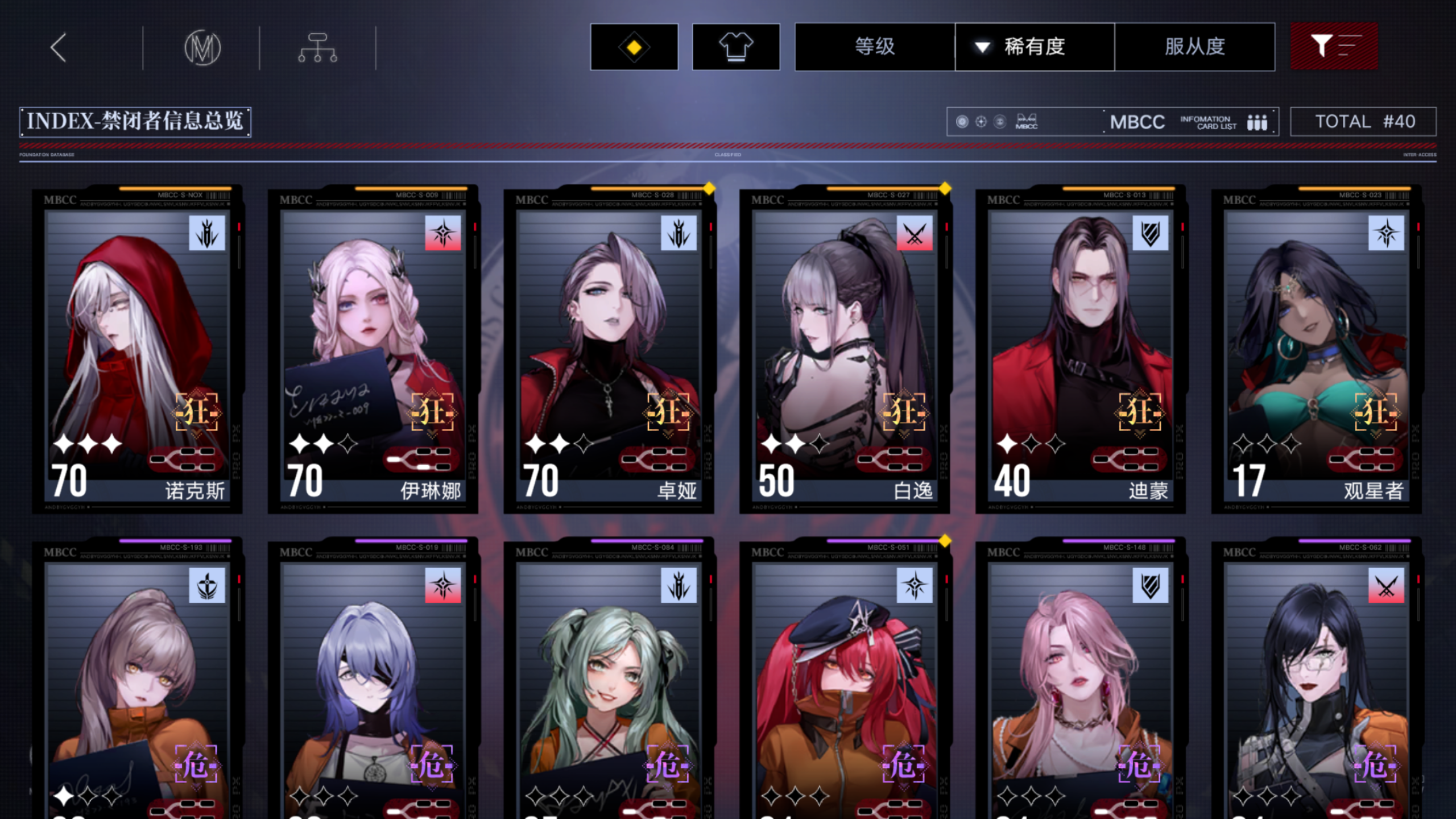This screenshot has height=819, width=1456.
Task: Open the circular M emblem icon
Action: coord(203,48)
